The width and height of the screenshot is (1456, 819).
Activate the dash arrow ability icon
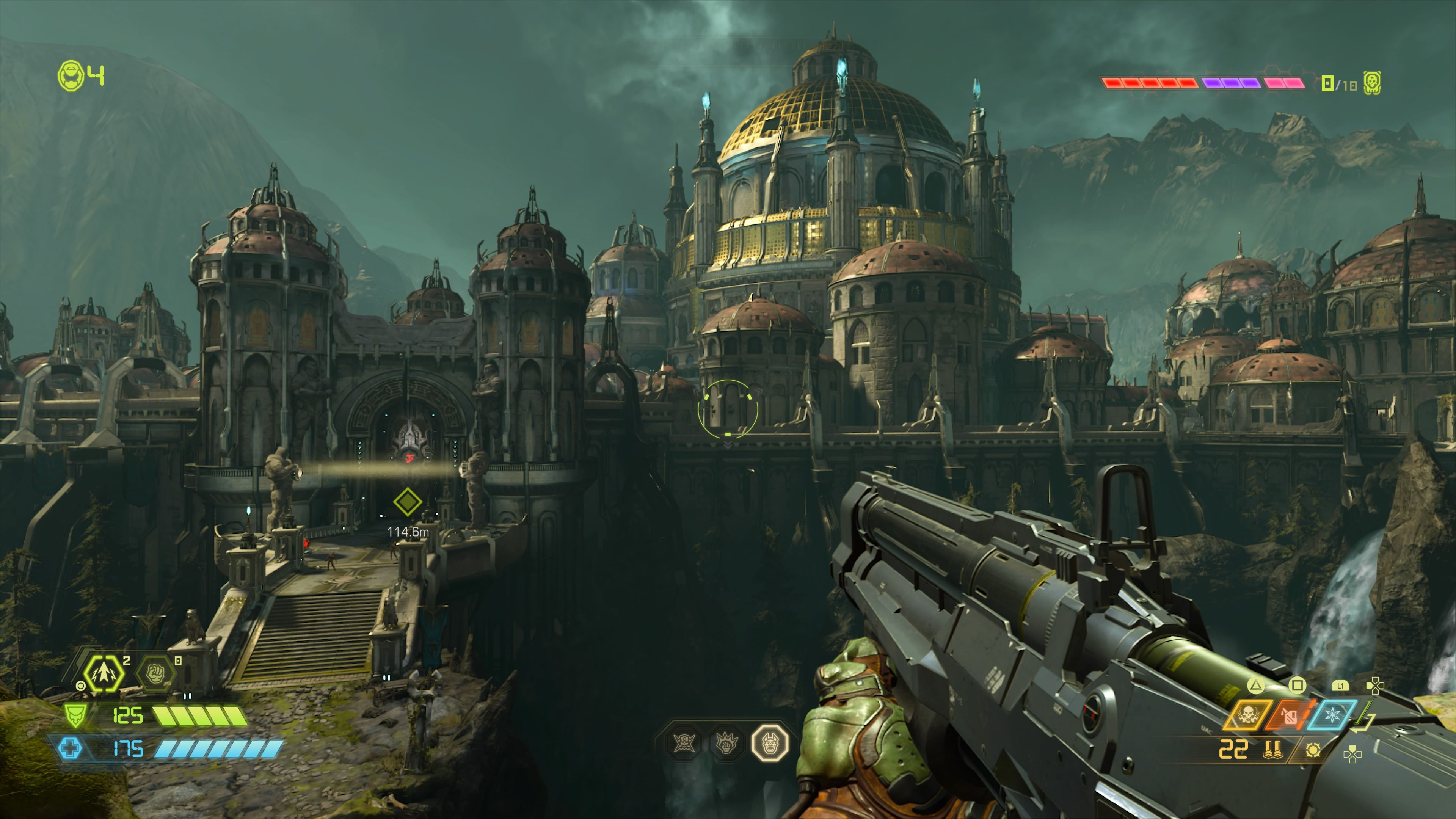104,673
